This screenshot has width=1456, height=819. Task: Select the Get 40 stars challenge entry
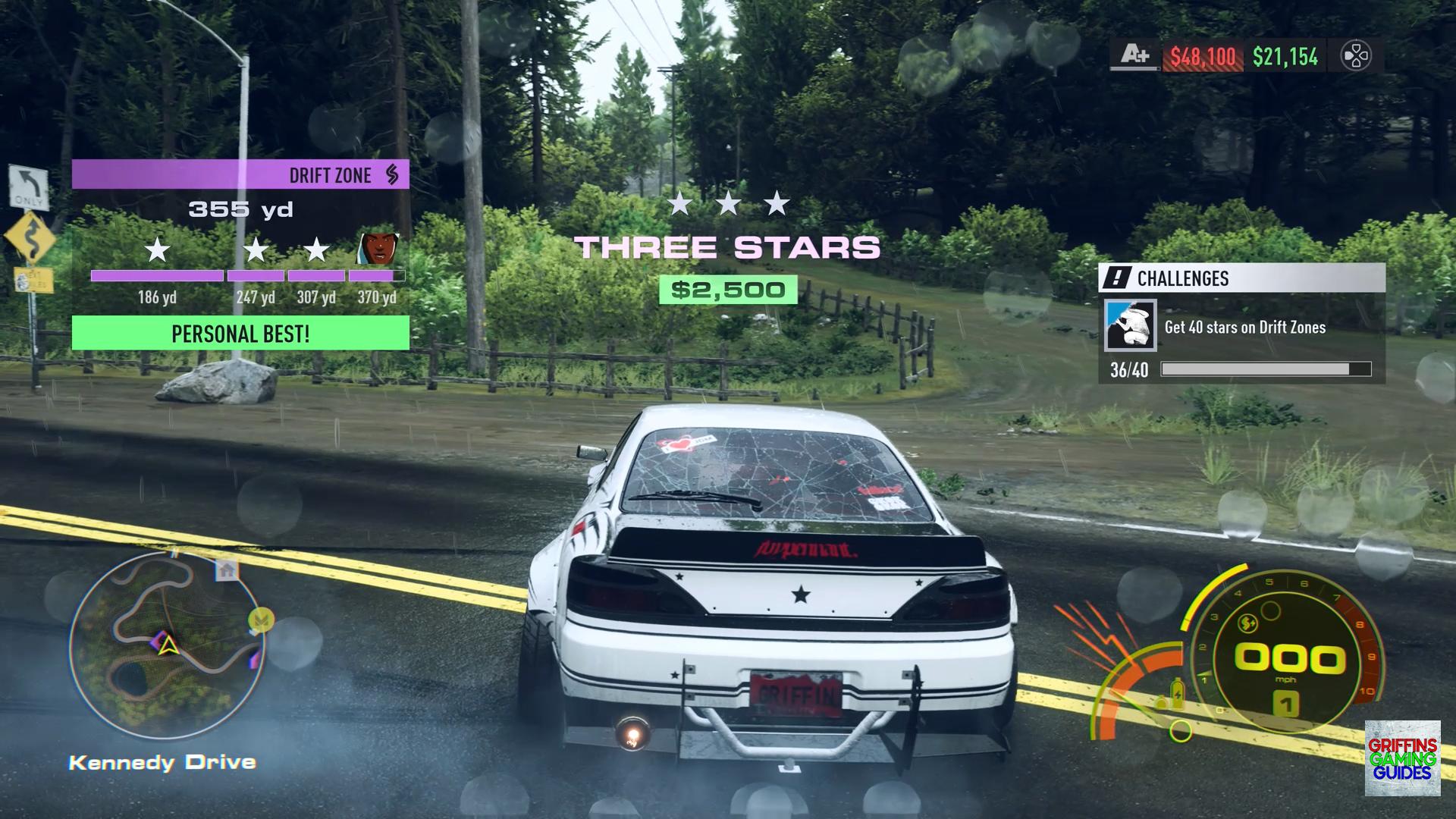click(x=1244, y=328)
